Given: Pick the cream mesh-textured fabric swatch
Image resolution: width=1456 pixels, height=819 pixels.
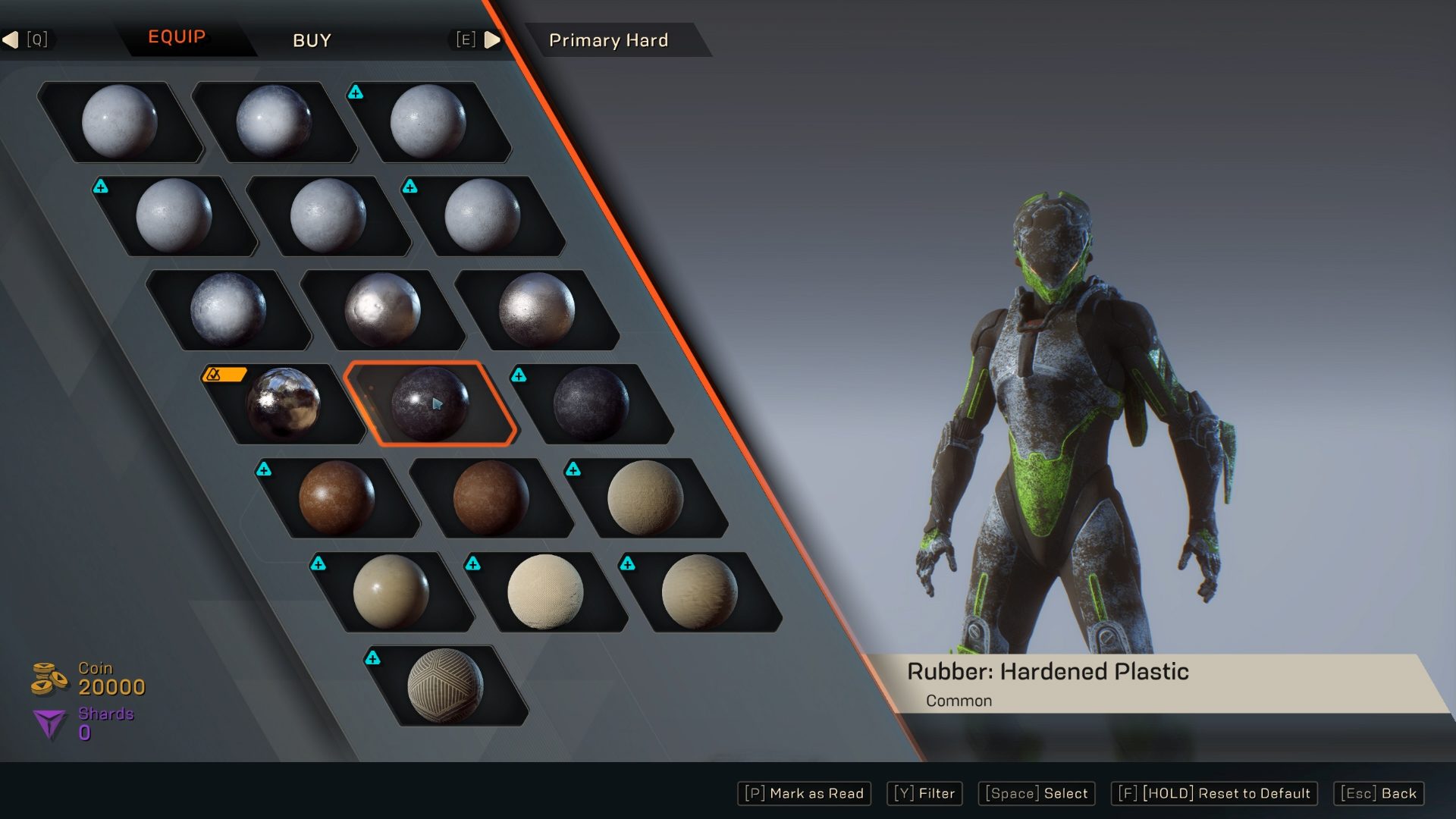Looking at the screenshot, I should point(545,591).
